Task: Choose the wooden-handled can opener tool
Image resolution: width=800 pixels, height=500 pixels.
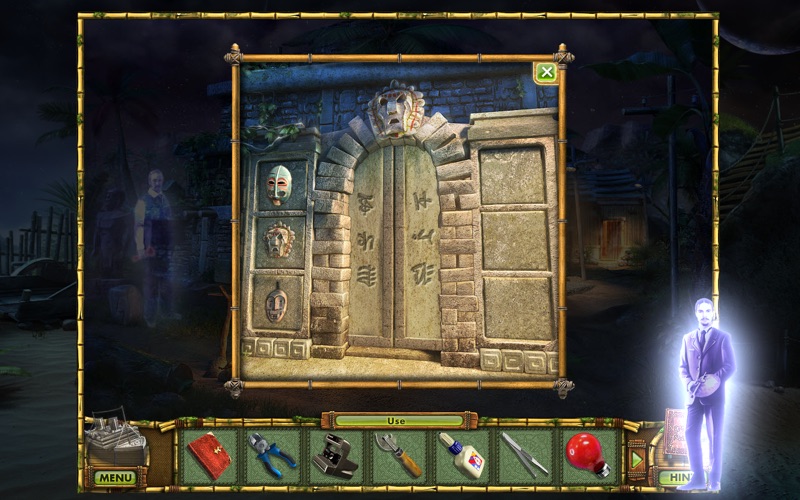Action: coord(399,456)
